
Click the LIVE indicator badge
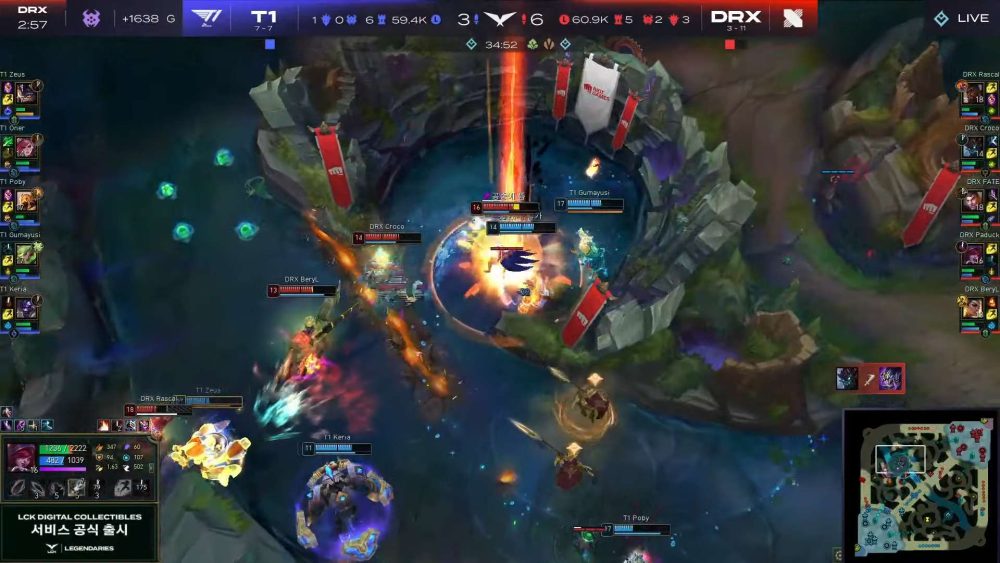pos(960,18)
